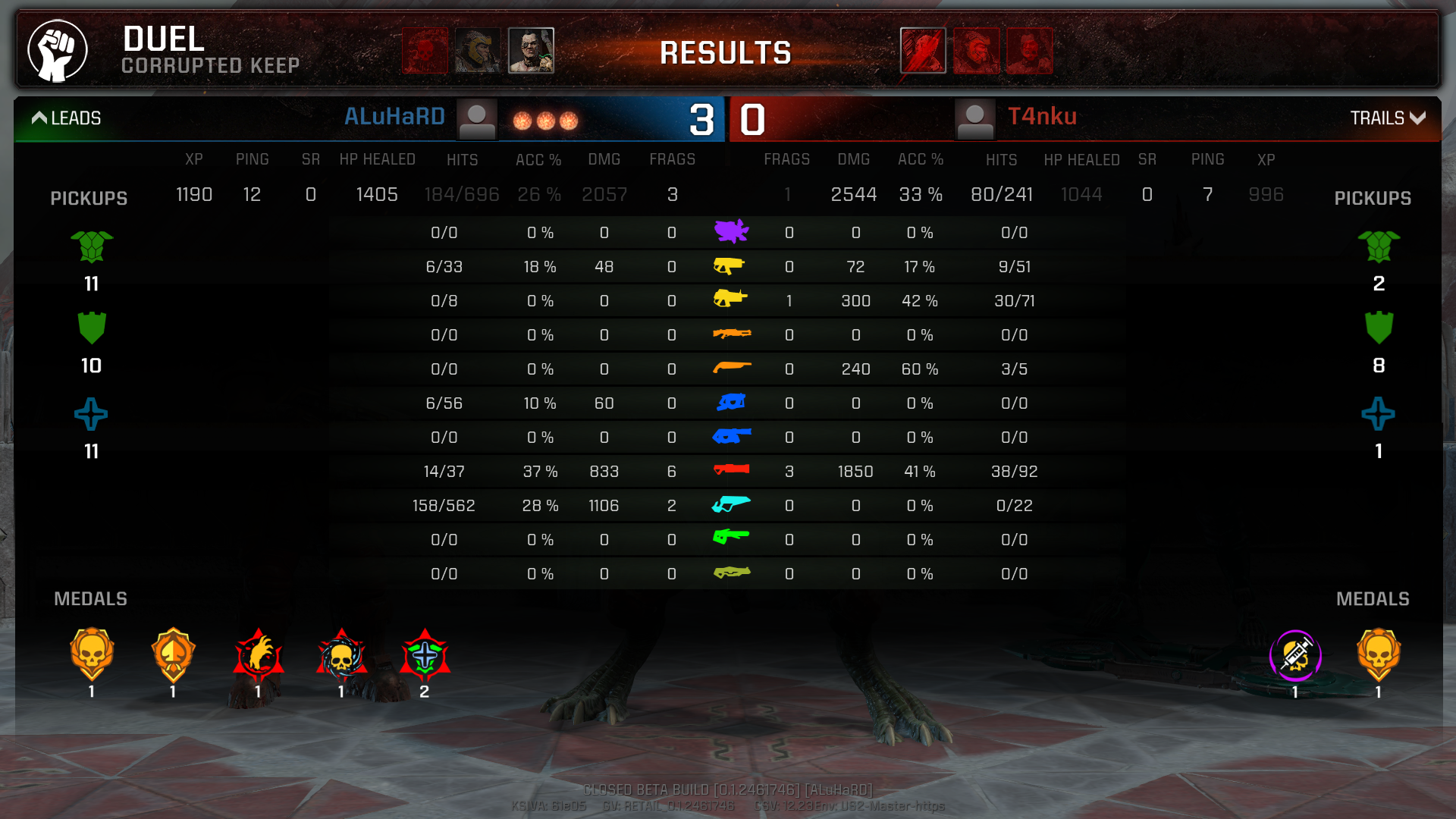The width and height of the screenshot is (1456, 819).
Task: Click the Duel mode fist emblem
Action: coord(58,51)
